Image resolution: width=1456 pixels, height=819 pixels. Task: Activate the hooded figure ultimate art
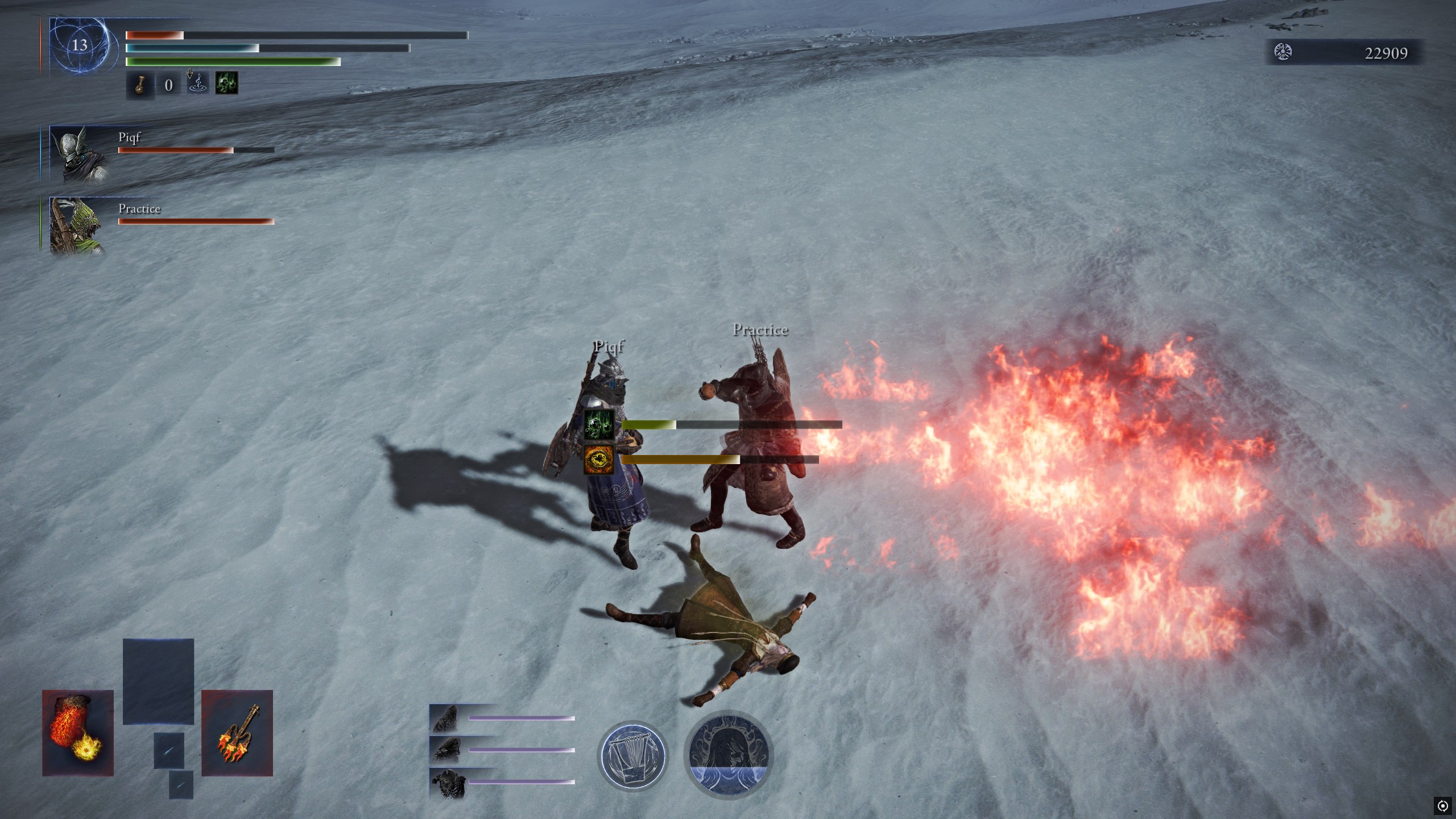(x=729, y=755)
